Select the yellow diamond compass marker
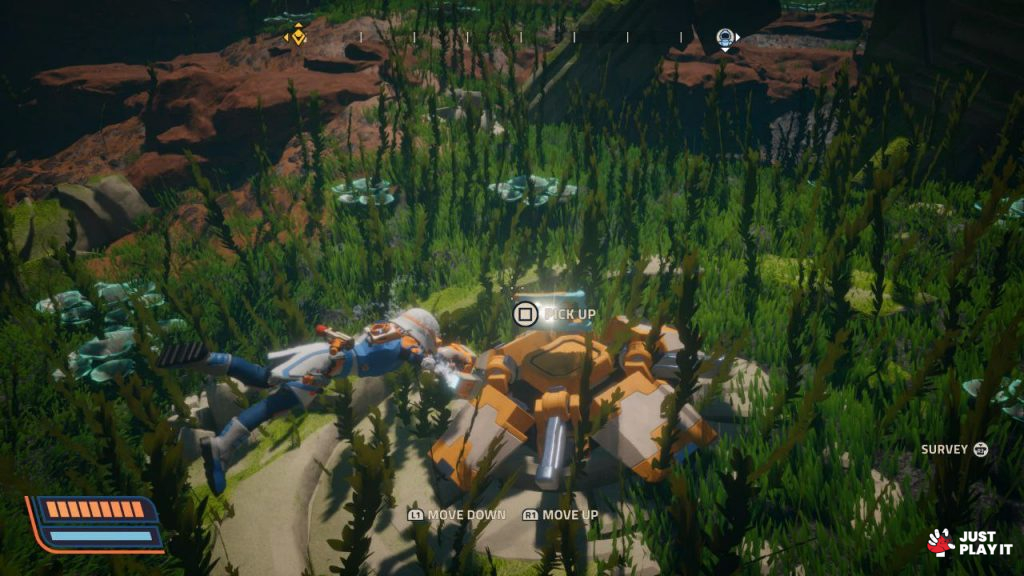Screen dimensions: 1024x576 [x=295, y=38]
